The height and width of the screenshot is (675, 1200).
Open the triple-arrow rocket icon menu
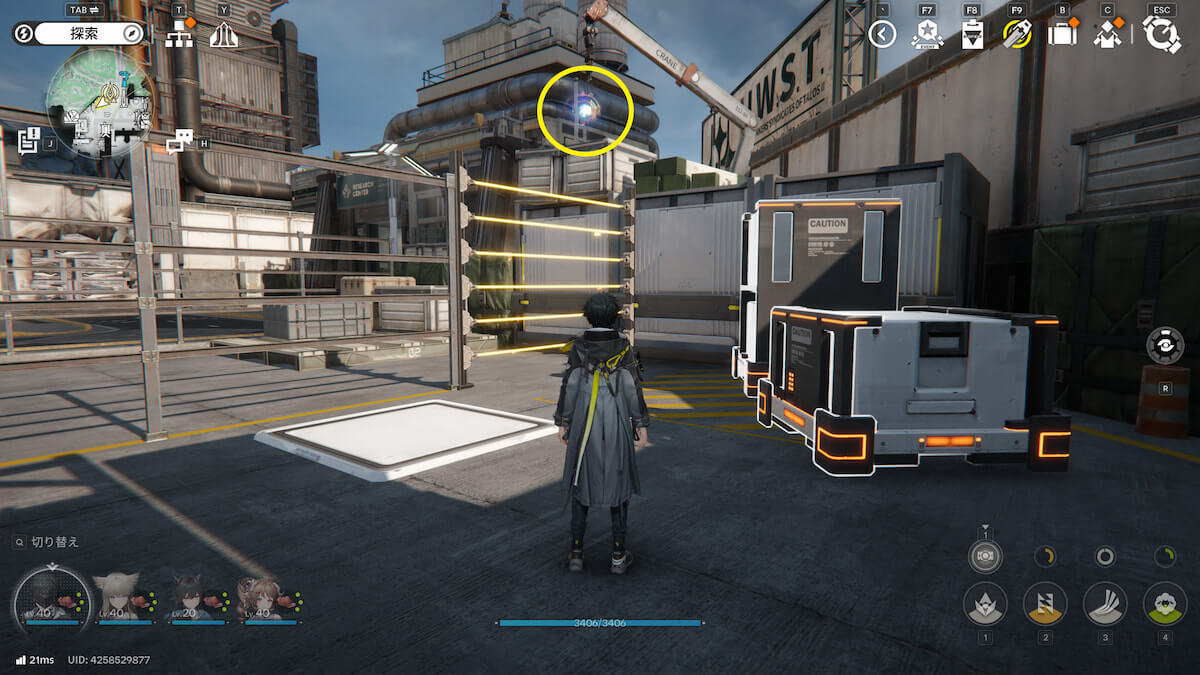[x=223, y=35]
